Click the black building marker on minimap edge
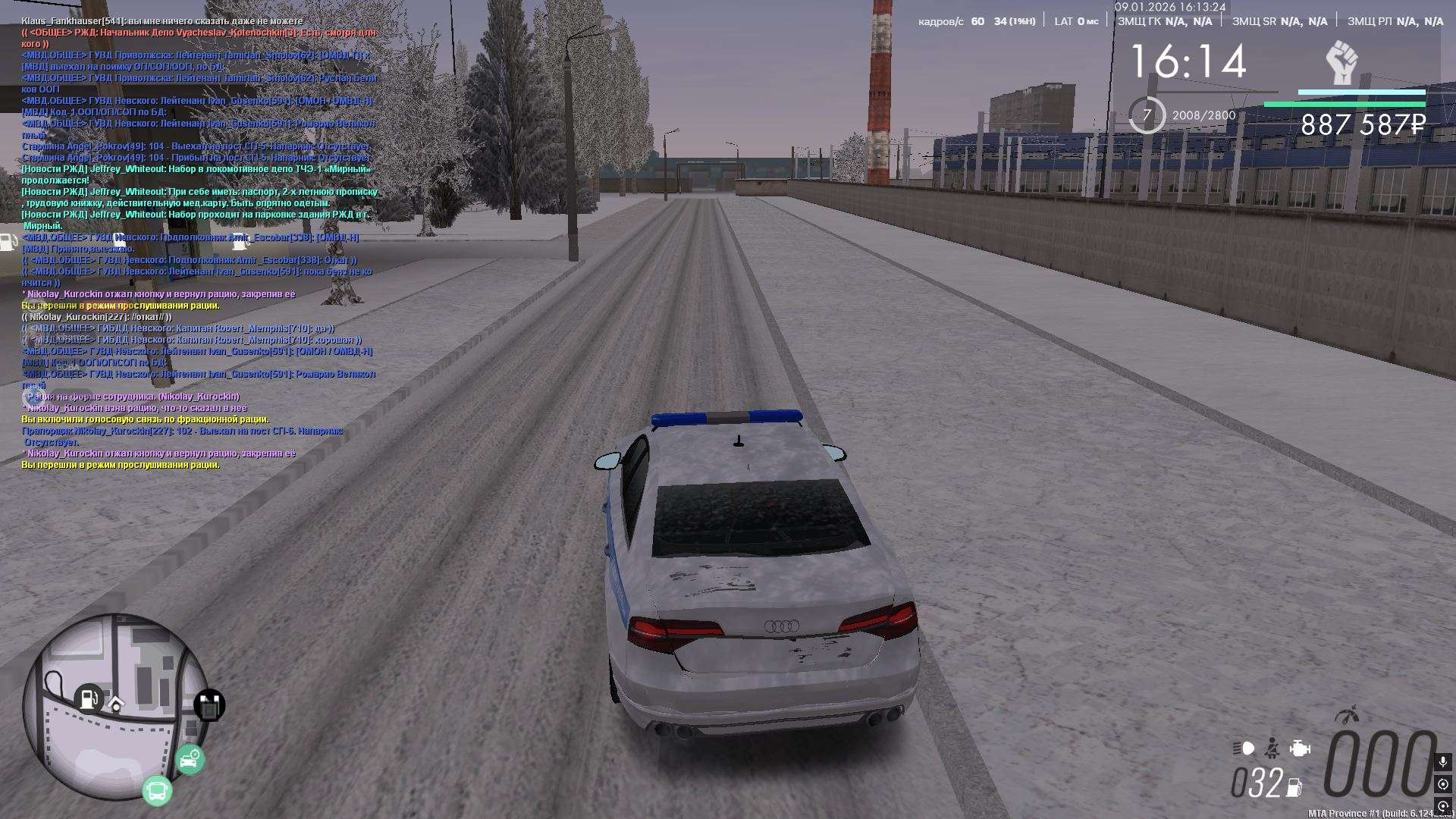1456x819 pixels. coord(209,706)
